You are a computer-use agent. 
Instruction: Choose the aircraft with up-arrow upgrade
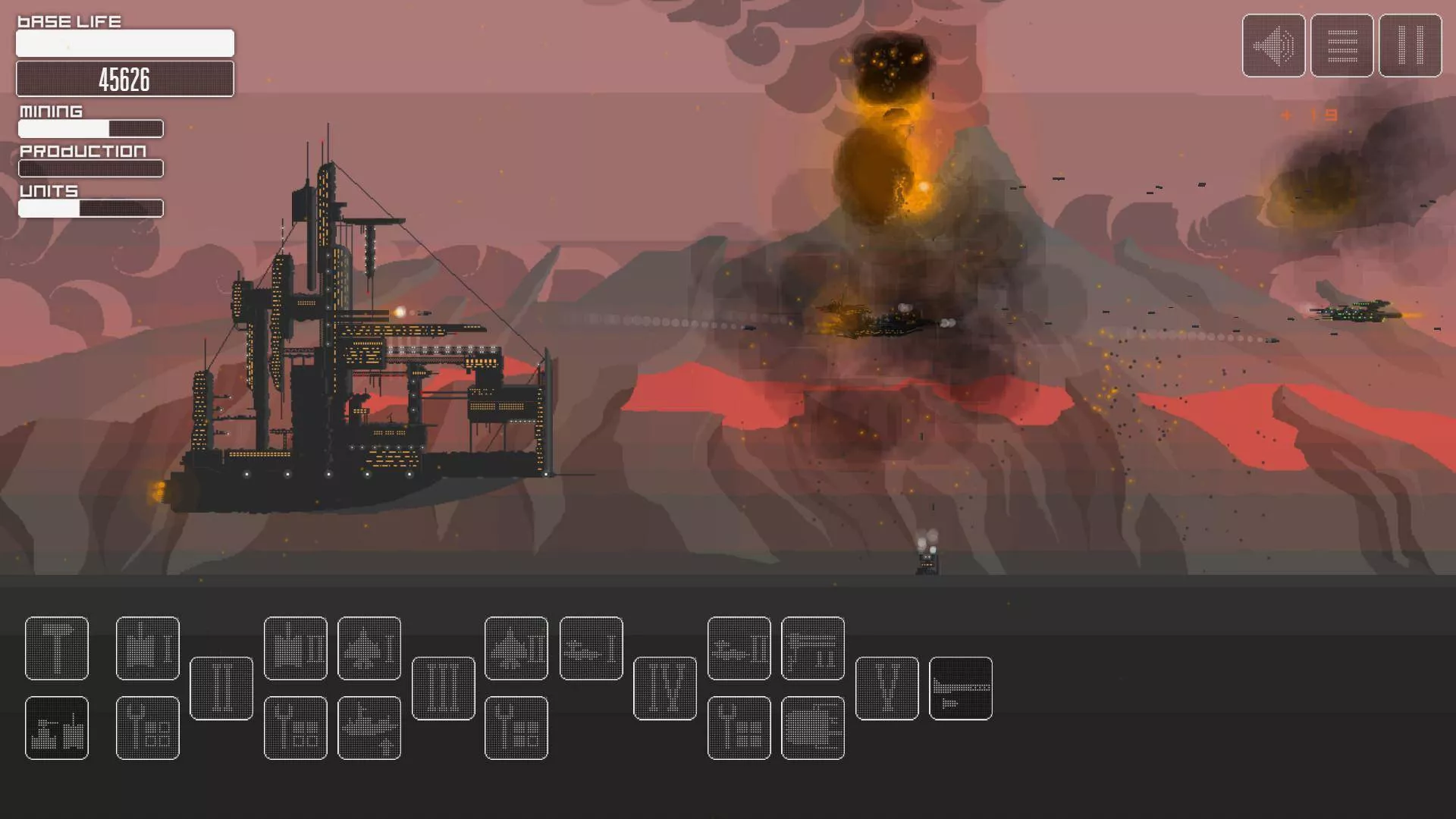369,728
